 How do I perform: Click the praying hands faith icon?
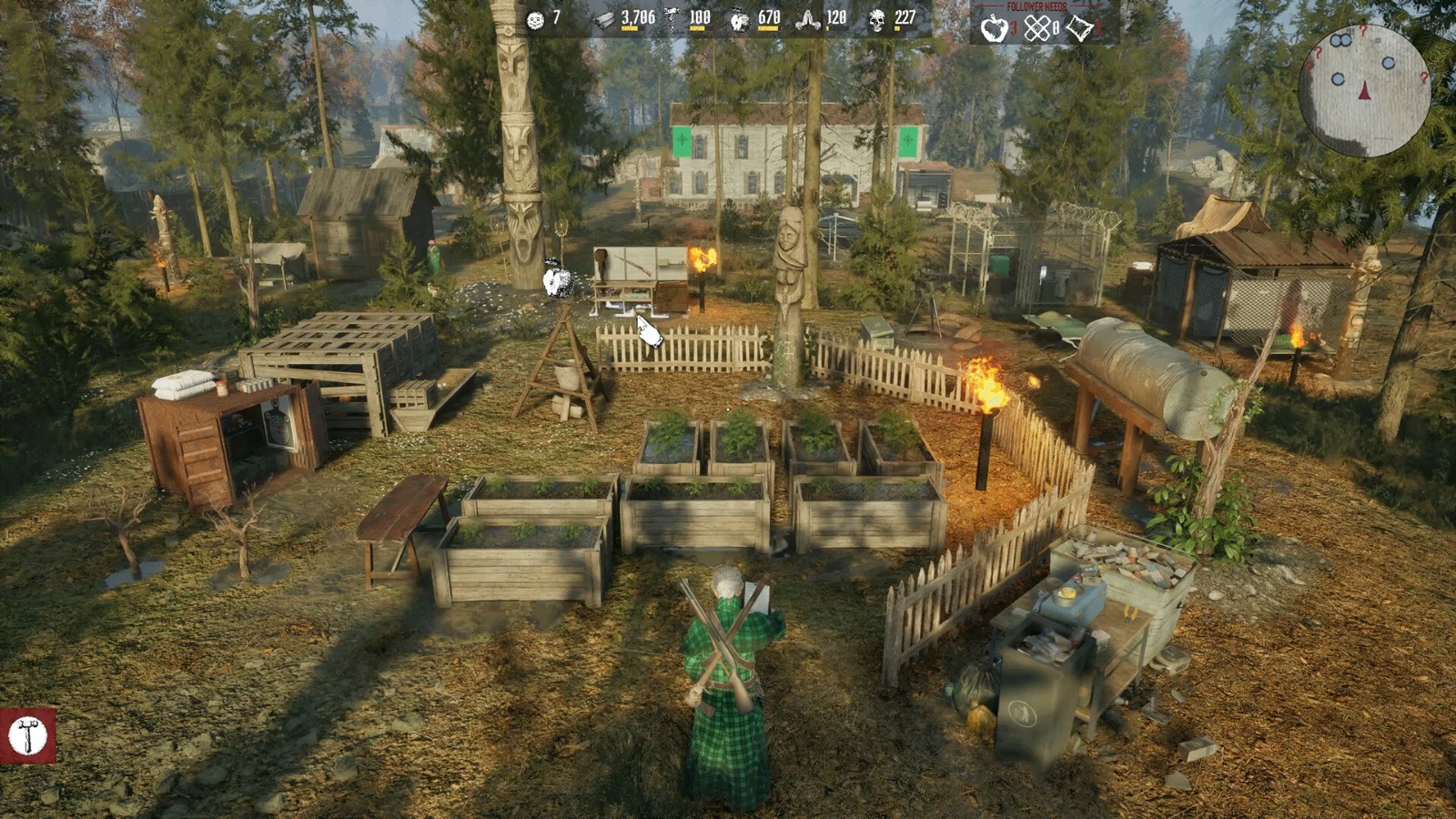807,19
